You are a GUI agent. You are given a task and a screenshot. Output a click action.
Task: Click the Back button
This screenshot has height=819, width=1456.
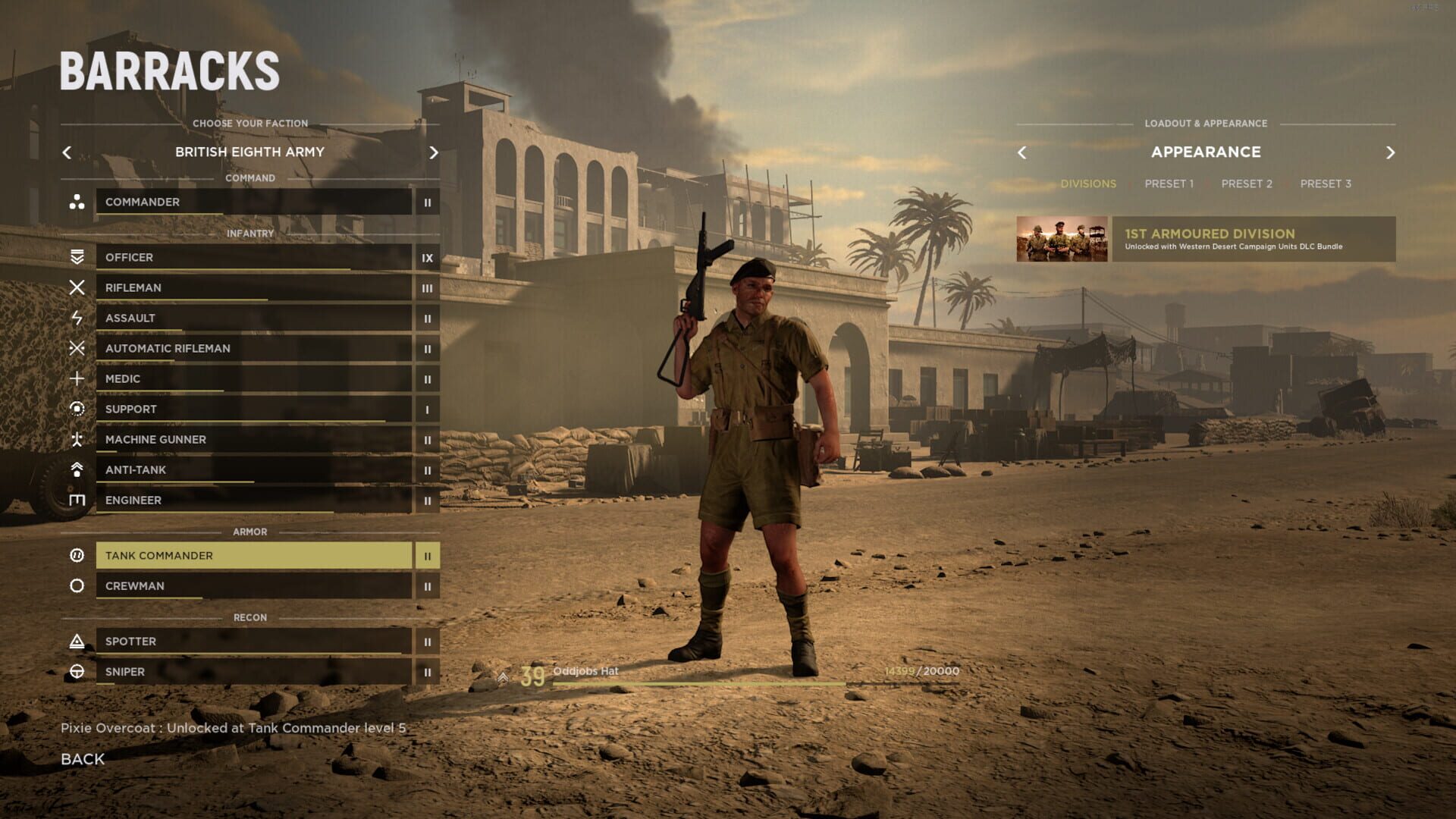click(x=83, y=758)
